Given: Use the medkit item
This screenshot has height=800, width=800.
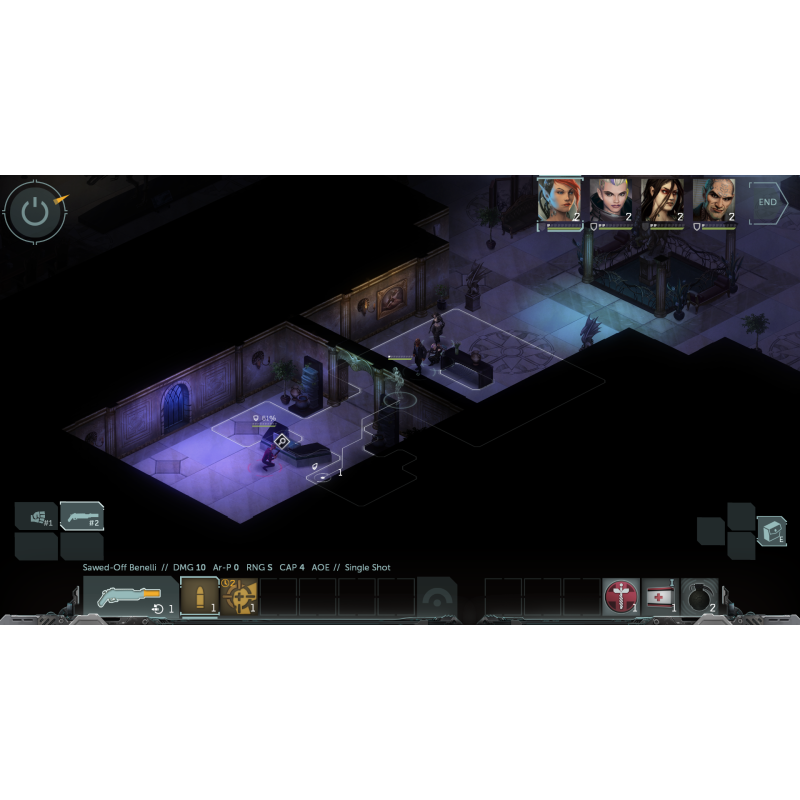Looking at the screenshot, I should tap(660, 597).
